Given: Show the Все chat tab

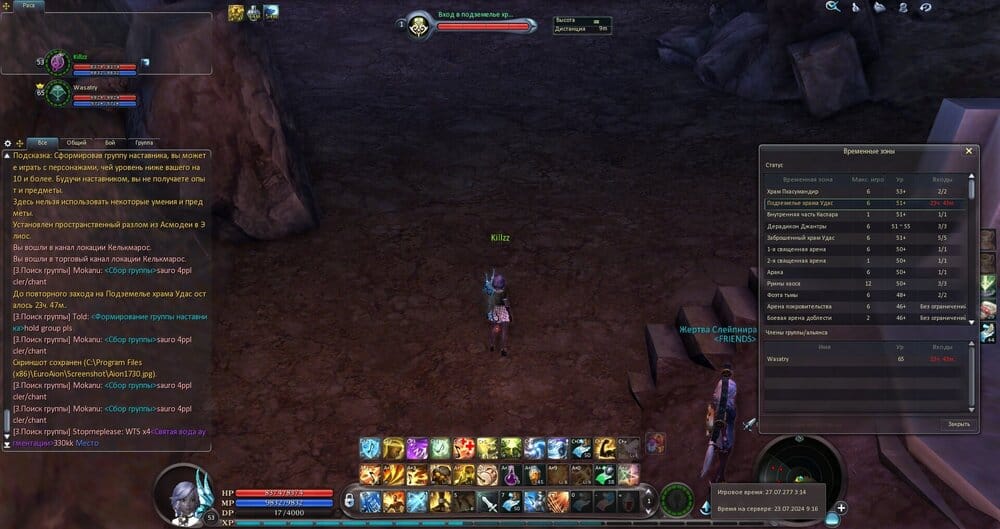Looking at the screenshot, I should coord(42,143).
